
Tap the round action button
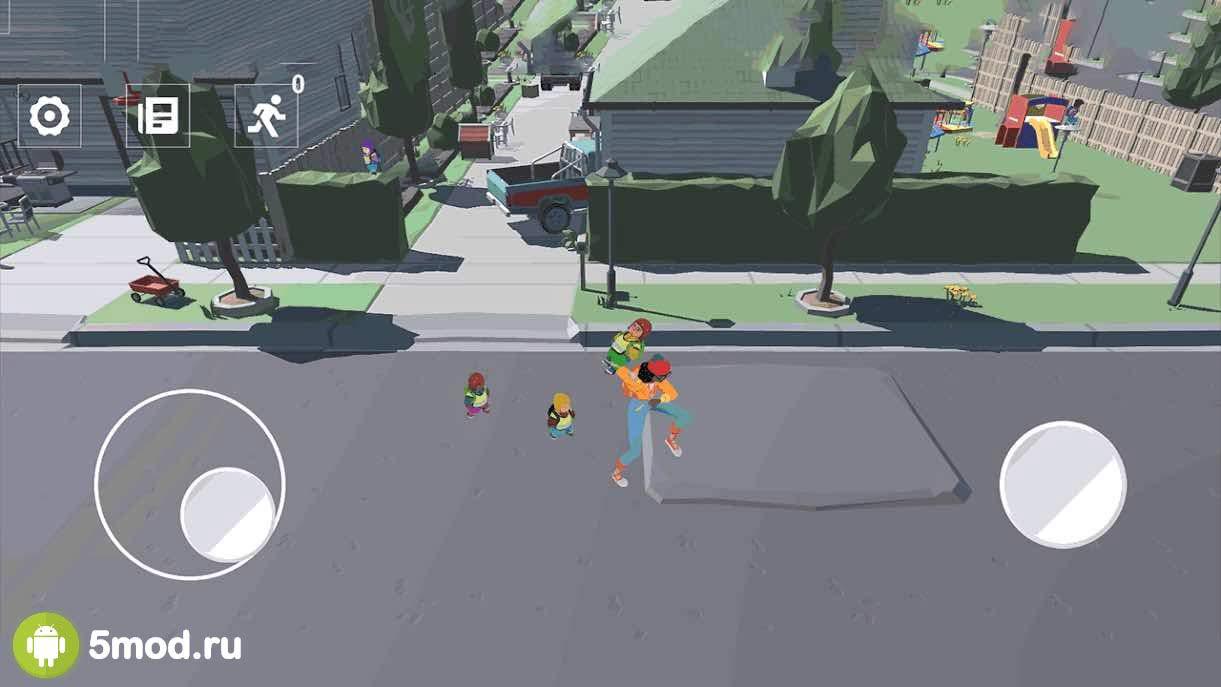(1063, 484)
